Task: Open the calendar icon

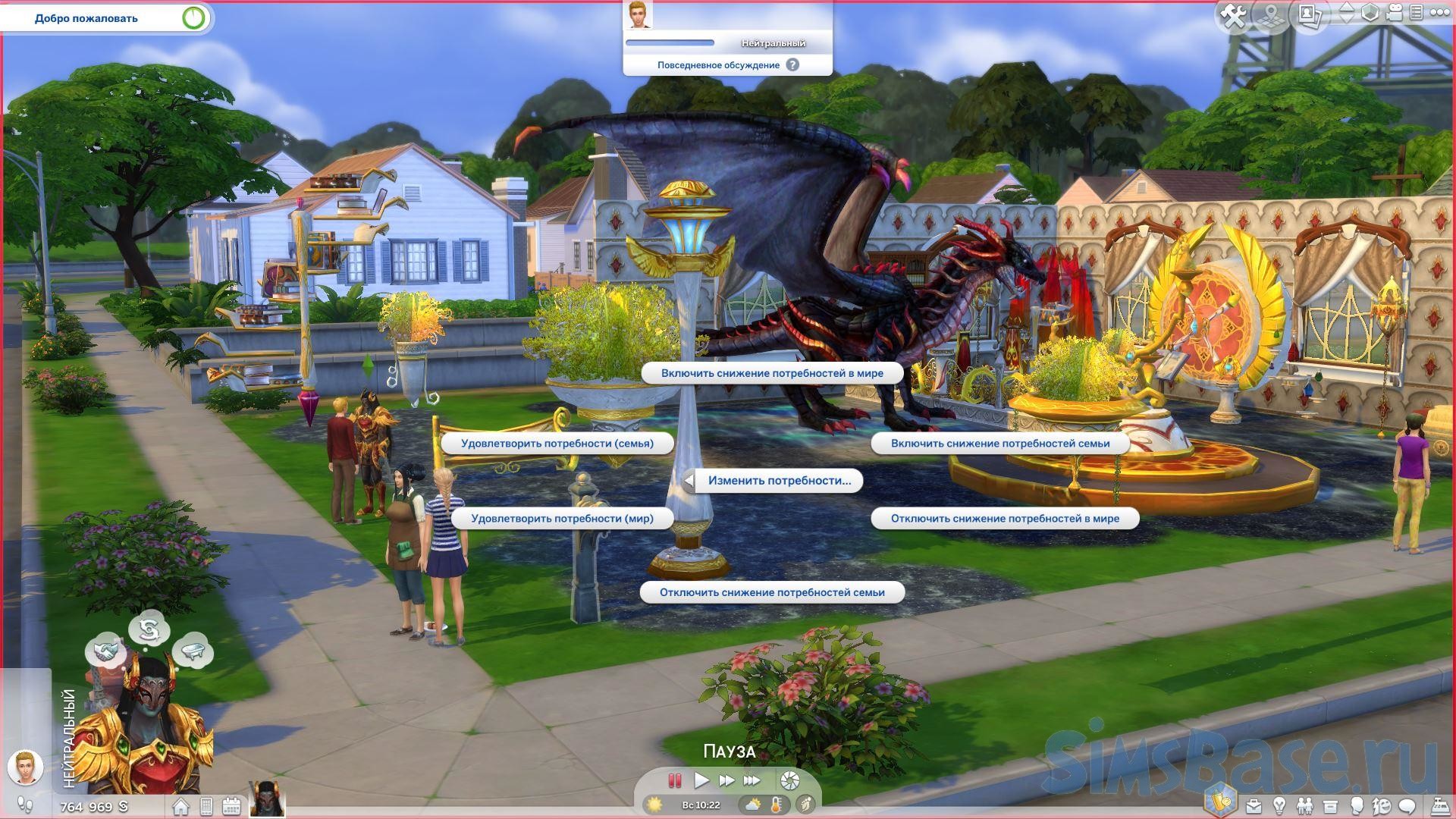Action: (231, 806)
